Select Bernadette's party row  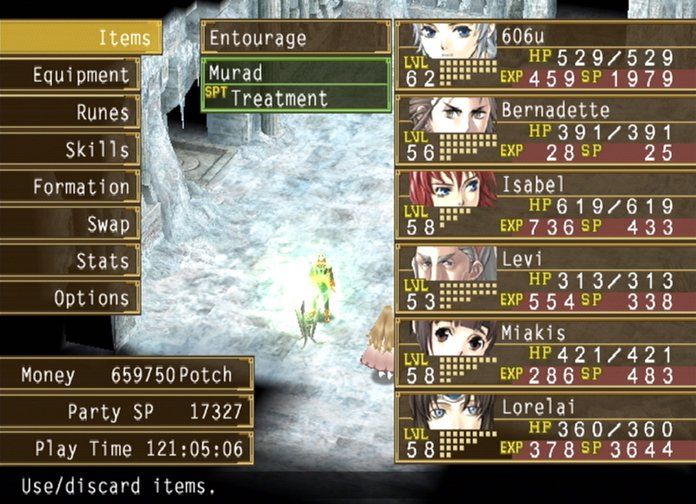[x=546, y=129]
